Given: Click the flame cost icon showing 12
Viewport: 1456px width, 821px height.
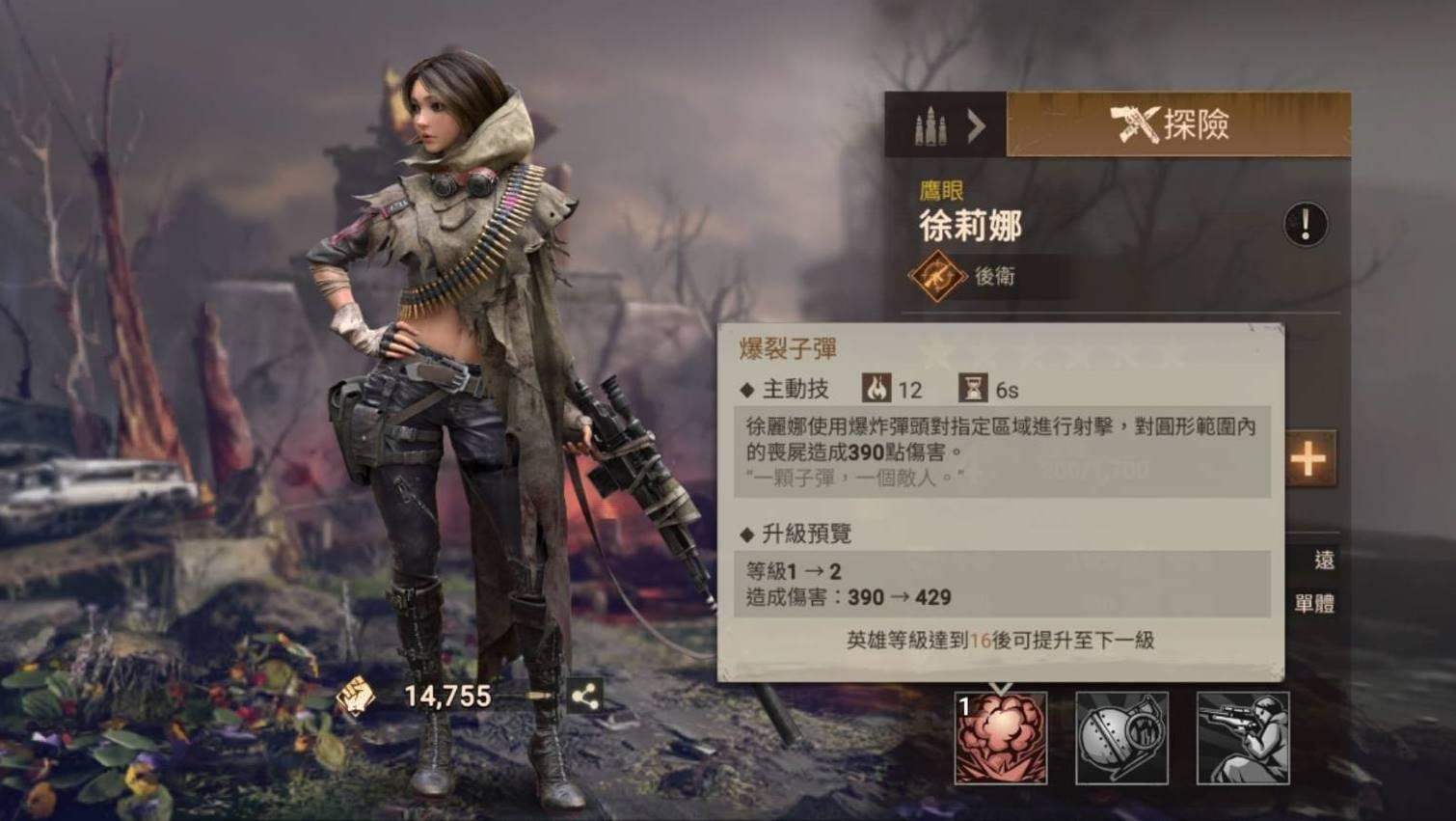Looking at the screenshot, I should pyautogui.click(x=876, y=389).
